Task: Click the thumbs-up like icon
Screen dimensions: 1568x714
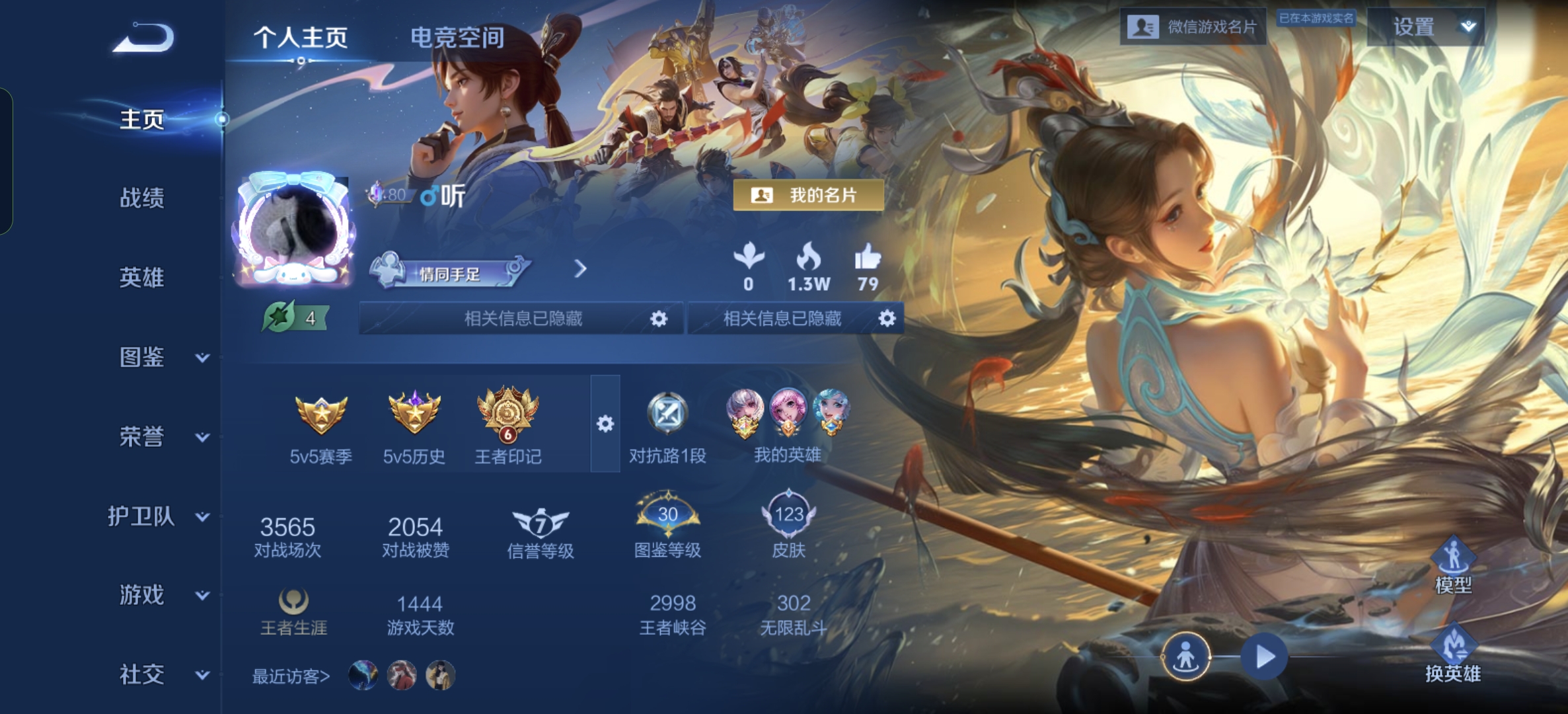Action: [867, 258]
